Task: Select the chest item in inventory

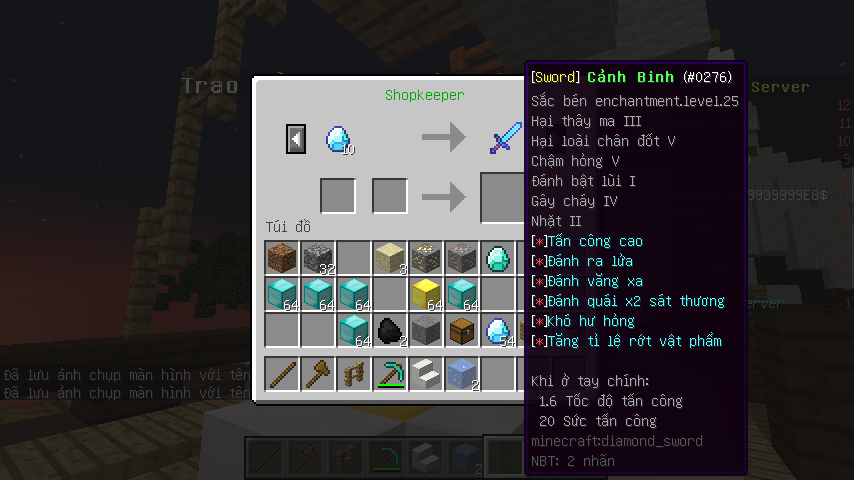Action: tap(462, 330)
